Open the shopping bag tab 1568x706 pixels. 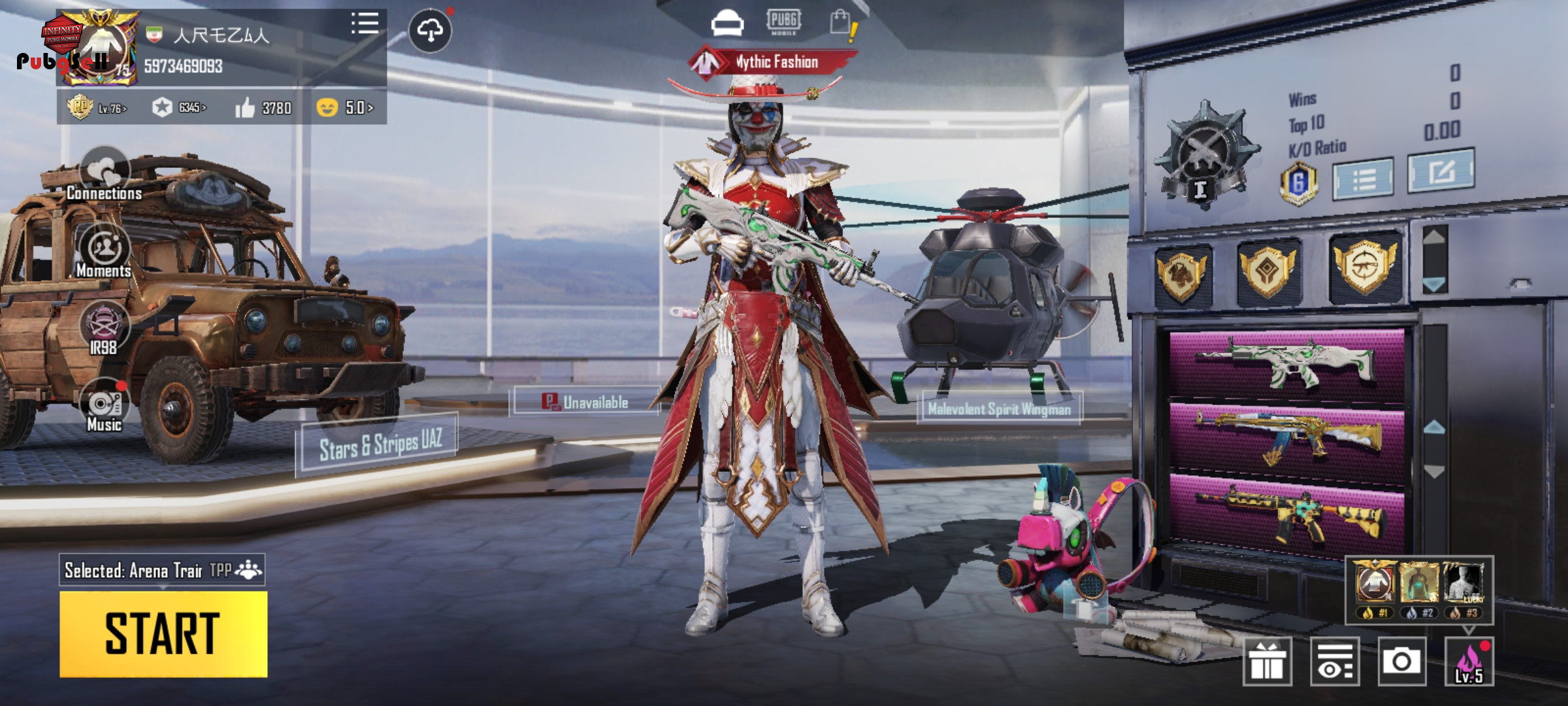pyautogui.click(x=841, y=24)
